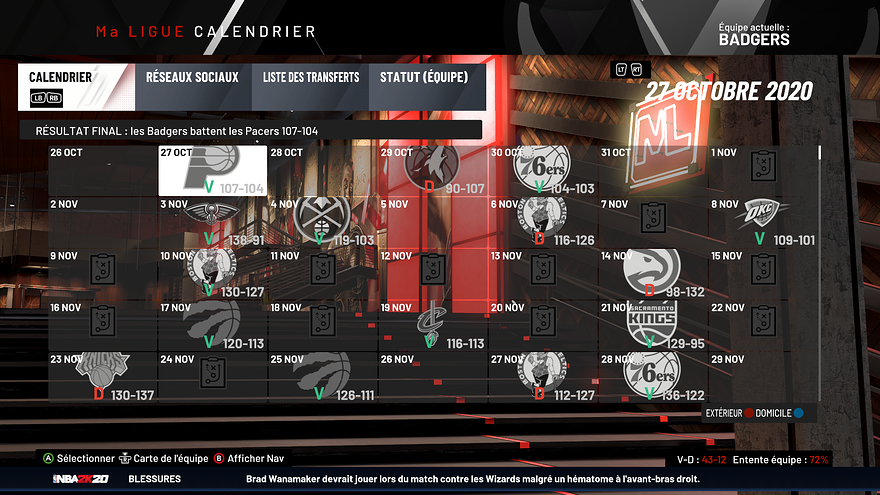Open the Liste des Transferts tab
Viewport: 880px width, 495px height.
point(311,77)
